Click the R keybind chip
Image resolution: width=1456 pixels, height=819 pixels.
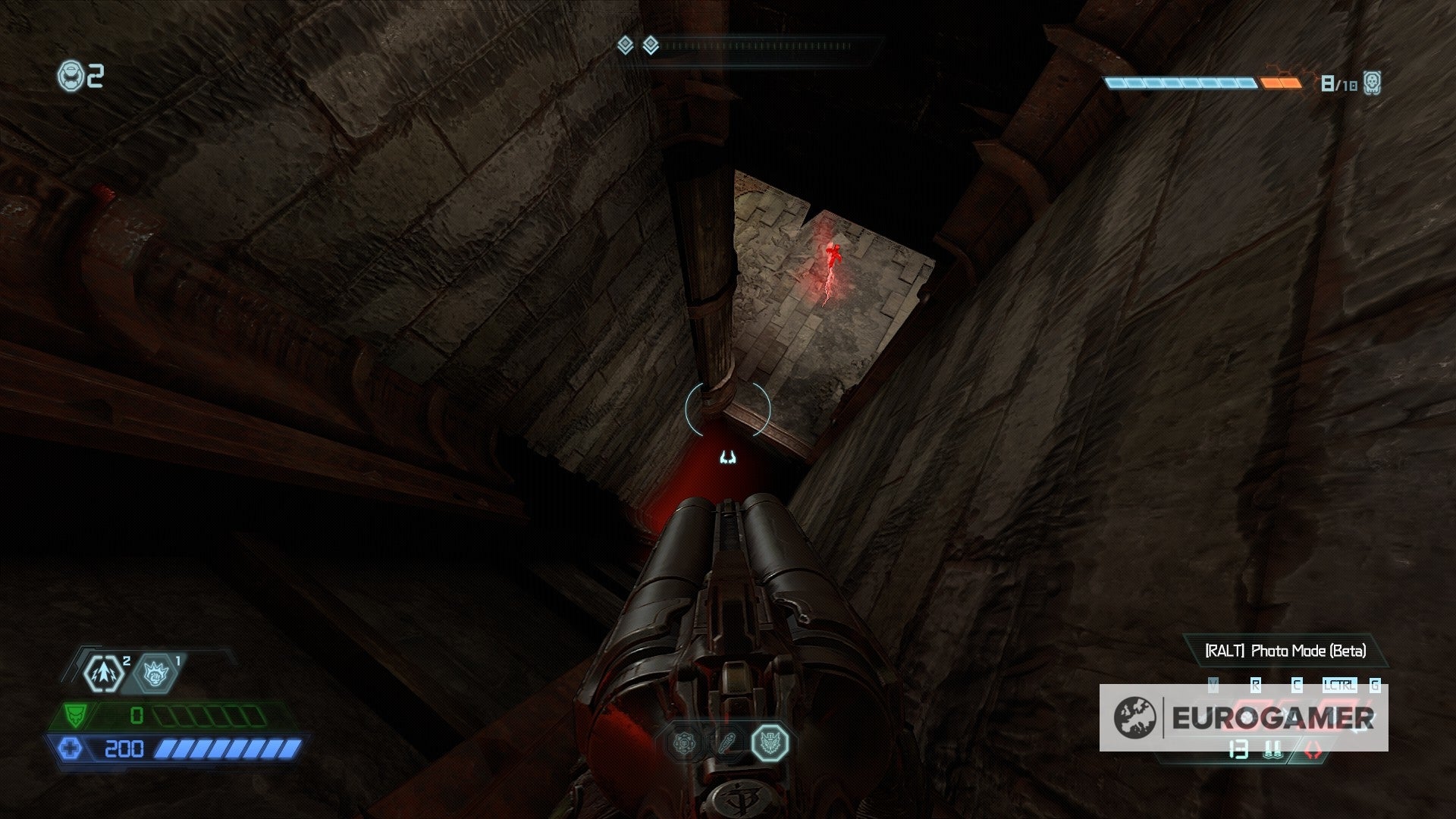tap(1256, 684)
